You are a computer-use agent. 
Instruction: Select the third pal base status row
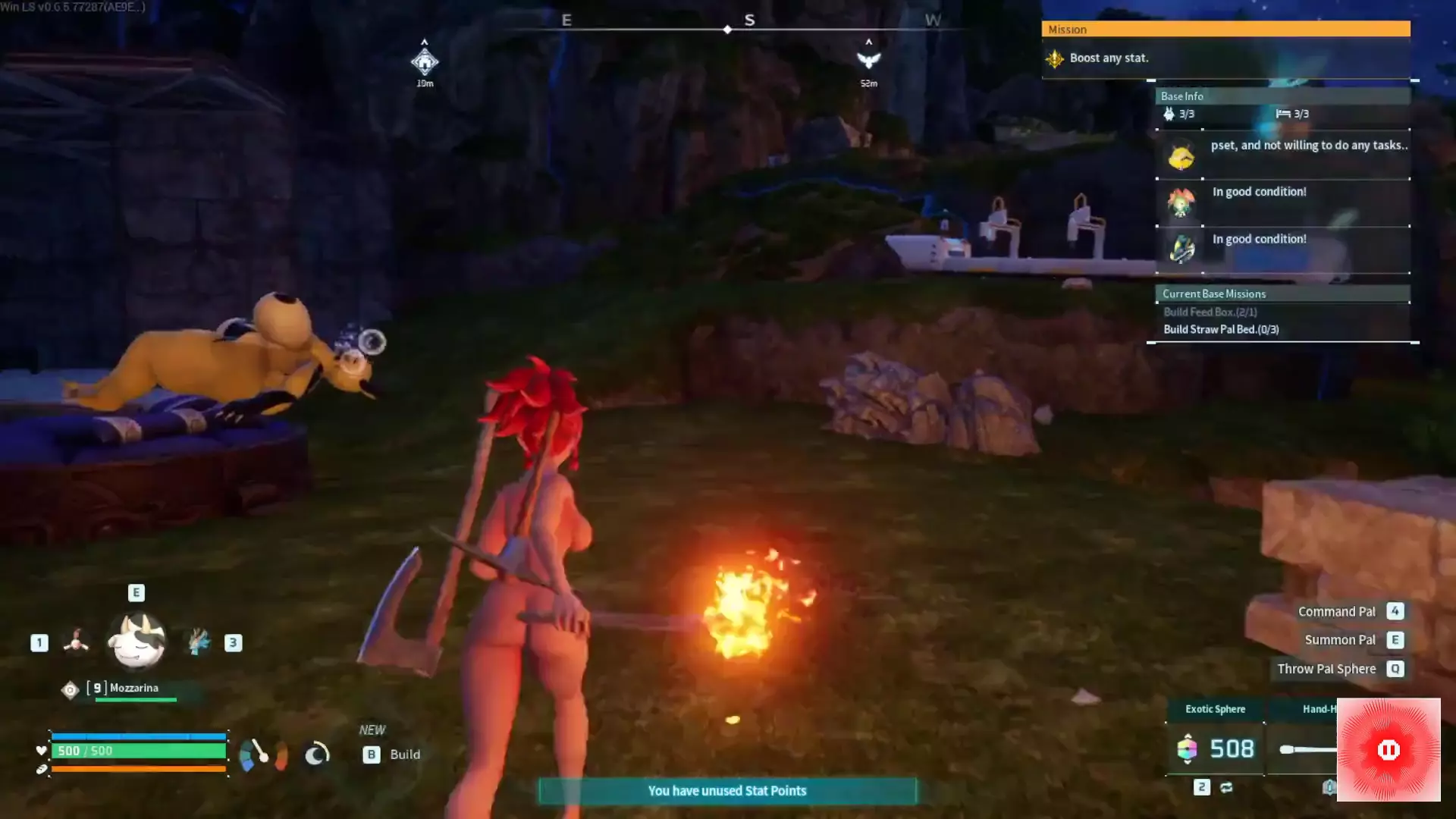click(x=1283, y=249)
